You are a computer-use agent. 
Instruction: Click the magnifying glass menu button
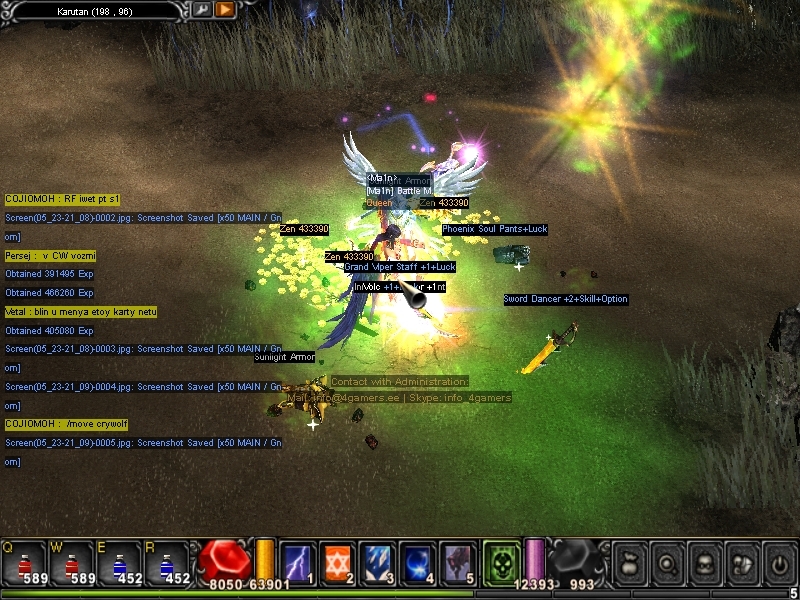point(666,563)
